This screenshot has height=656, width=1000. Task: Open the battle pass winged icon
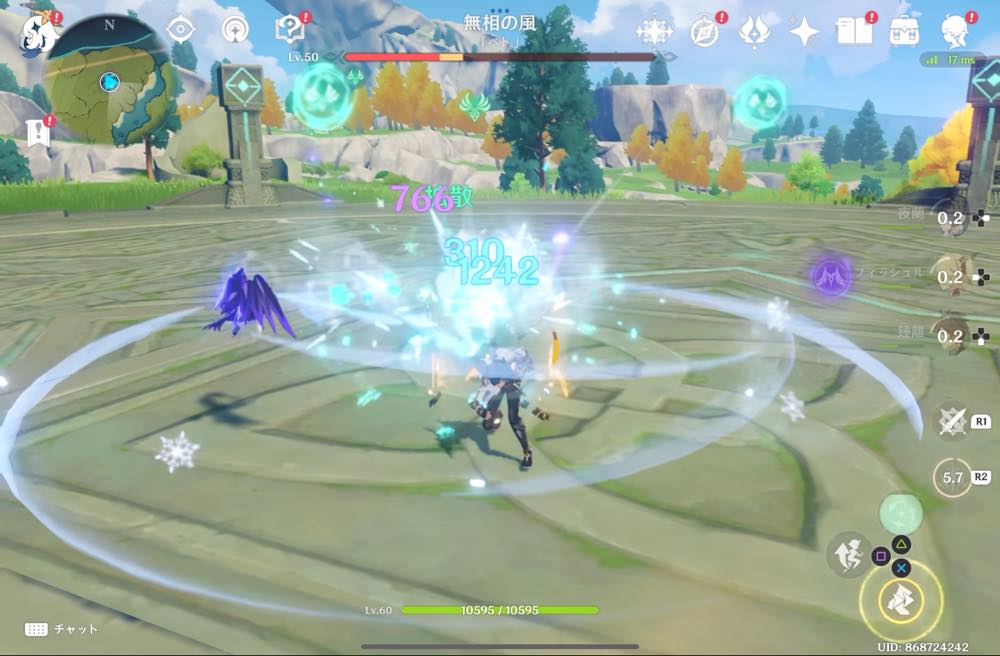754,32
